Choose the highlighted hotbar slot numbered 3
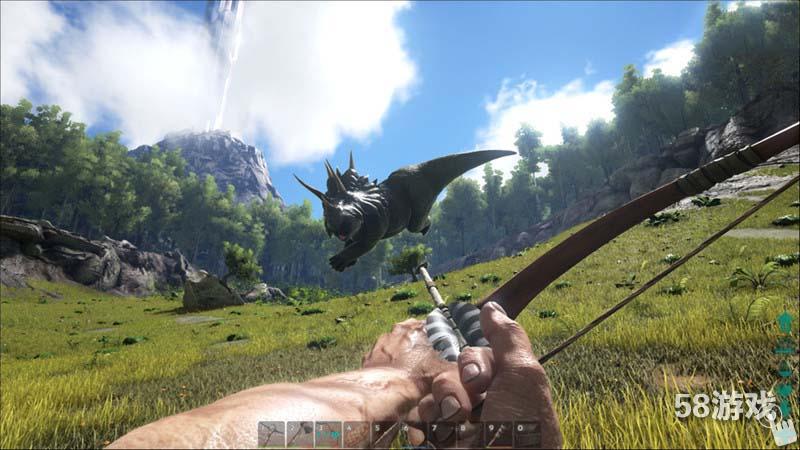Image resolution: width=800 pixels, height=450 pixels. coord(328,434)
